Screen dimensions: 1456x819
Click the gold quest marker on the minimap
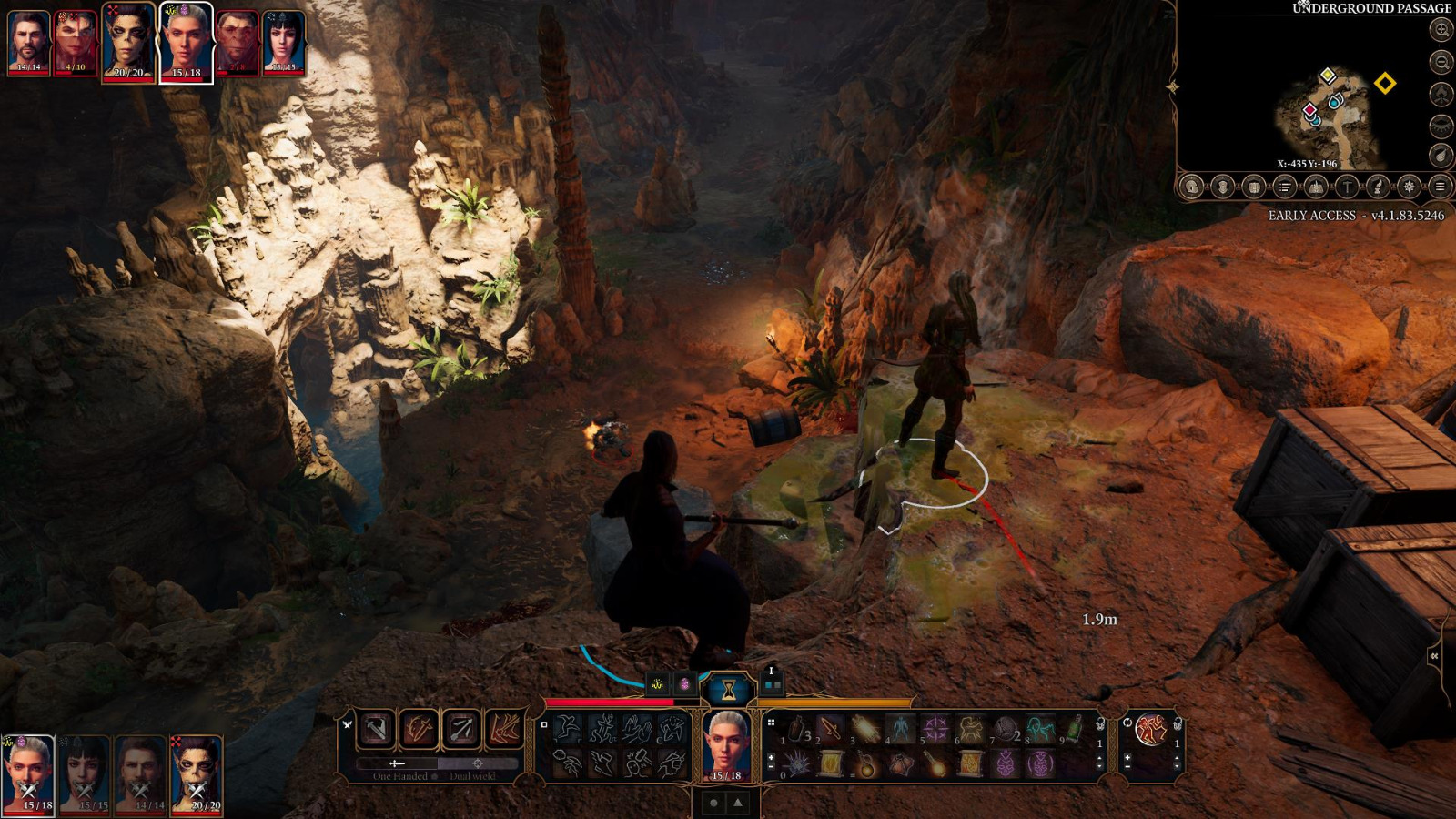(1385, 83)
